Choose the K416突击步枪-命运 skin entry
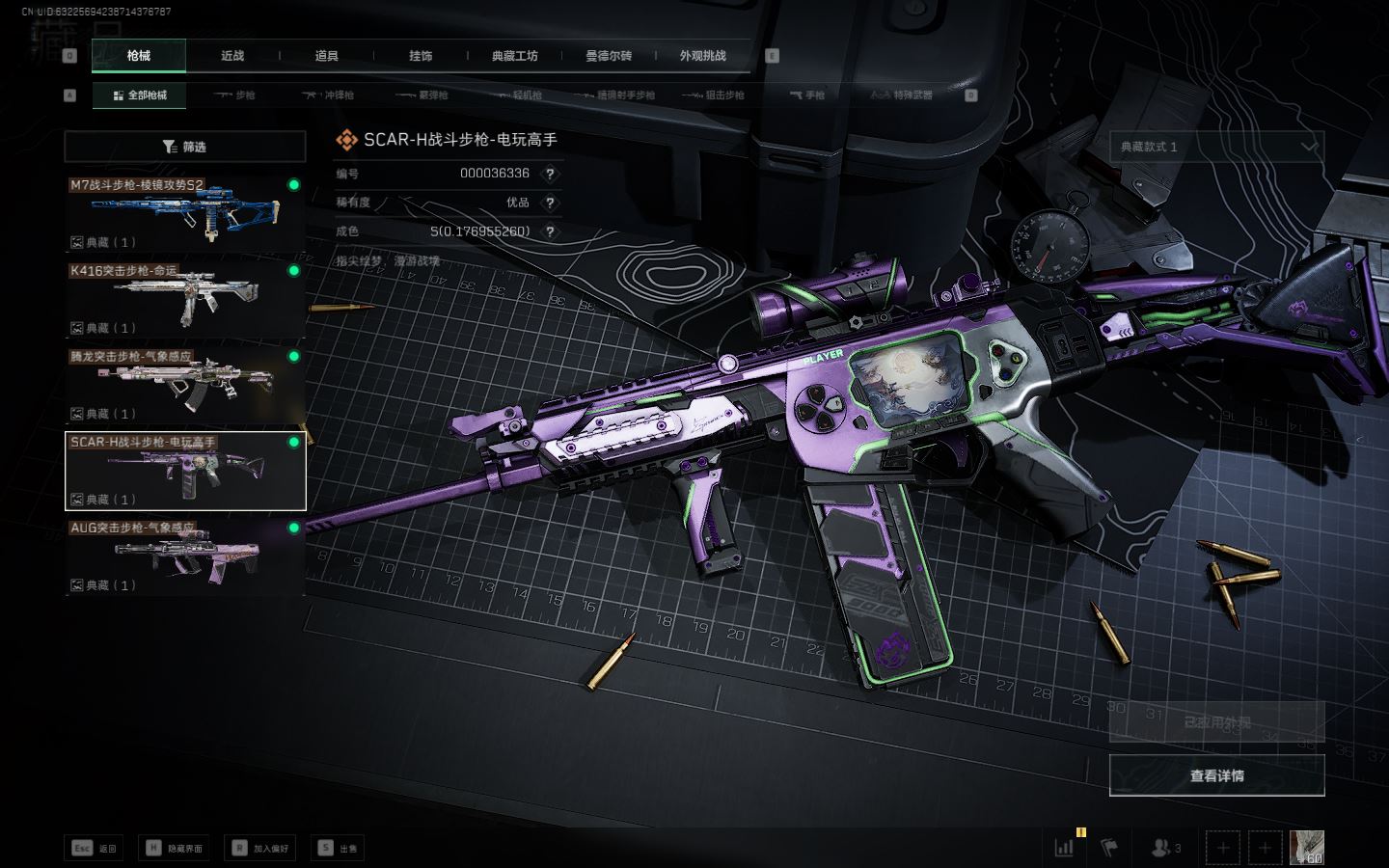 pyautogui.click(x=184, y=299)
